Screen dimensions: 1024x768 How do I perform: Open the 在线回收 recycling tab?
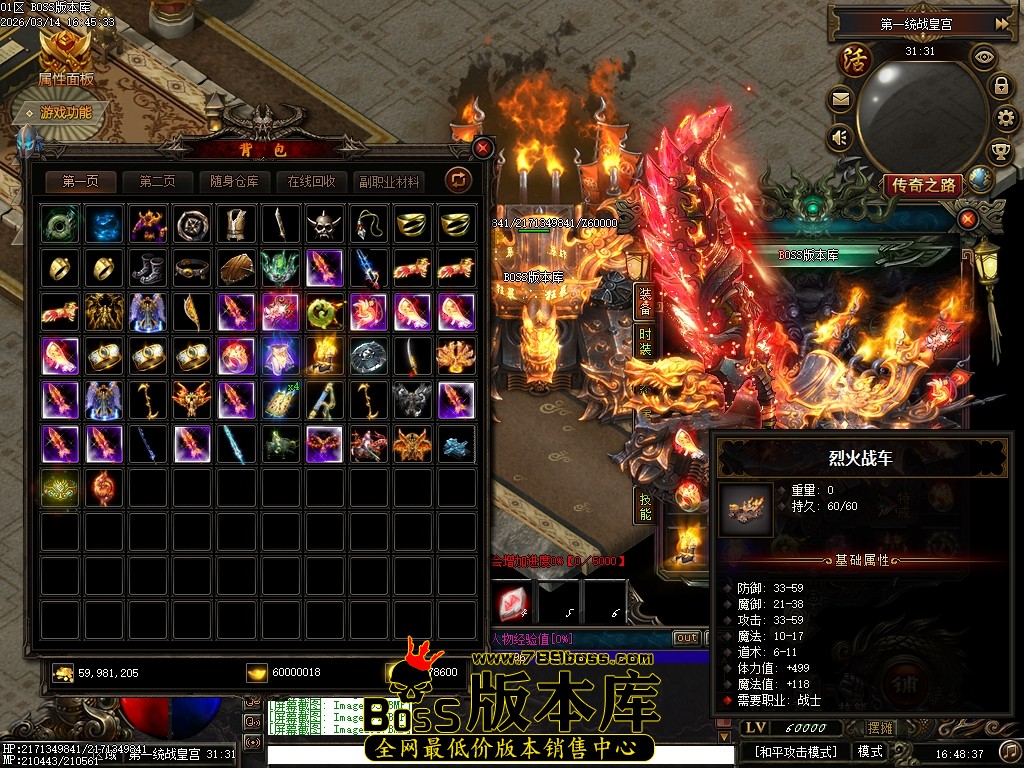pyautogui.click(x=312, y=181)
